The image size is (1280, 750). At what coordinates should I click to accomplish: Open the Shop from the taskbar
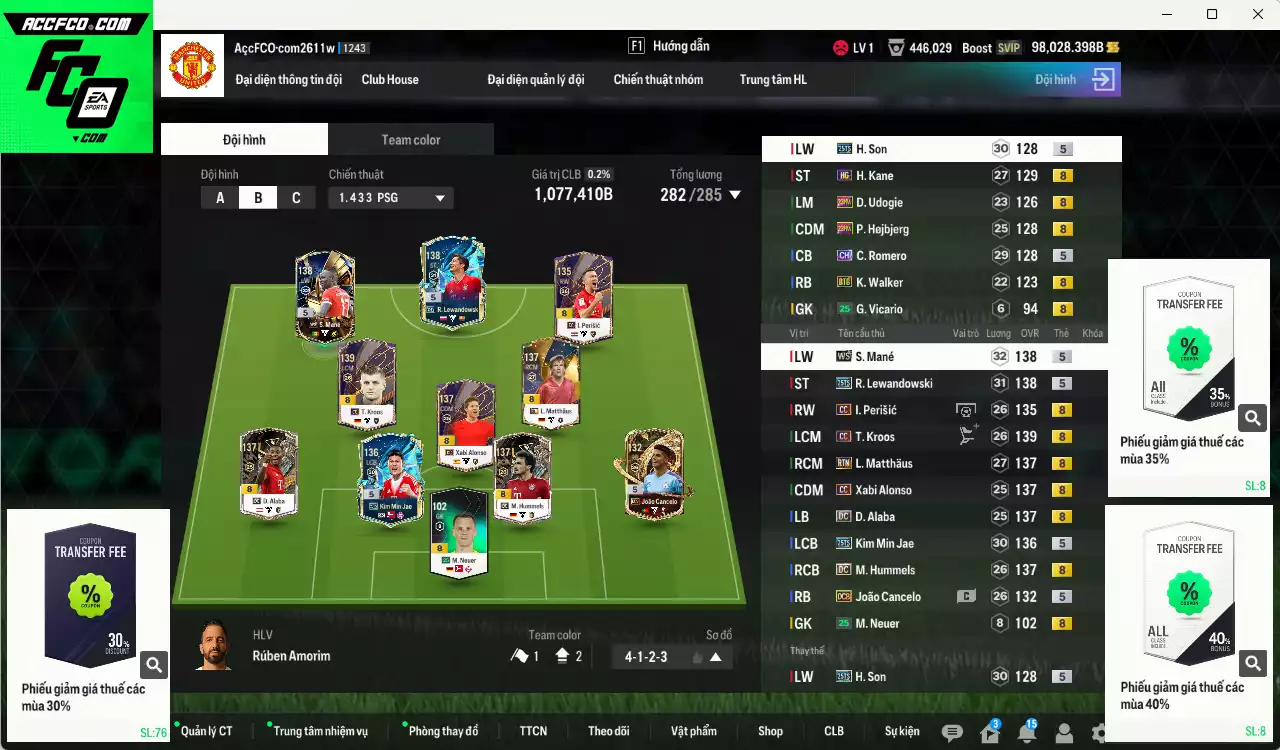pyautogui.click(x=771, y=731)
